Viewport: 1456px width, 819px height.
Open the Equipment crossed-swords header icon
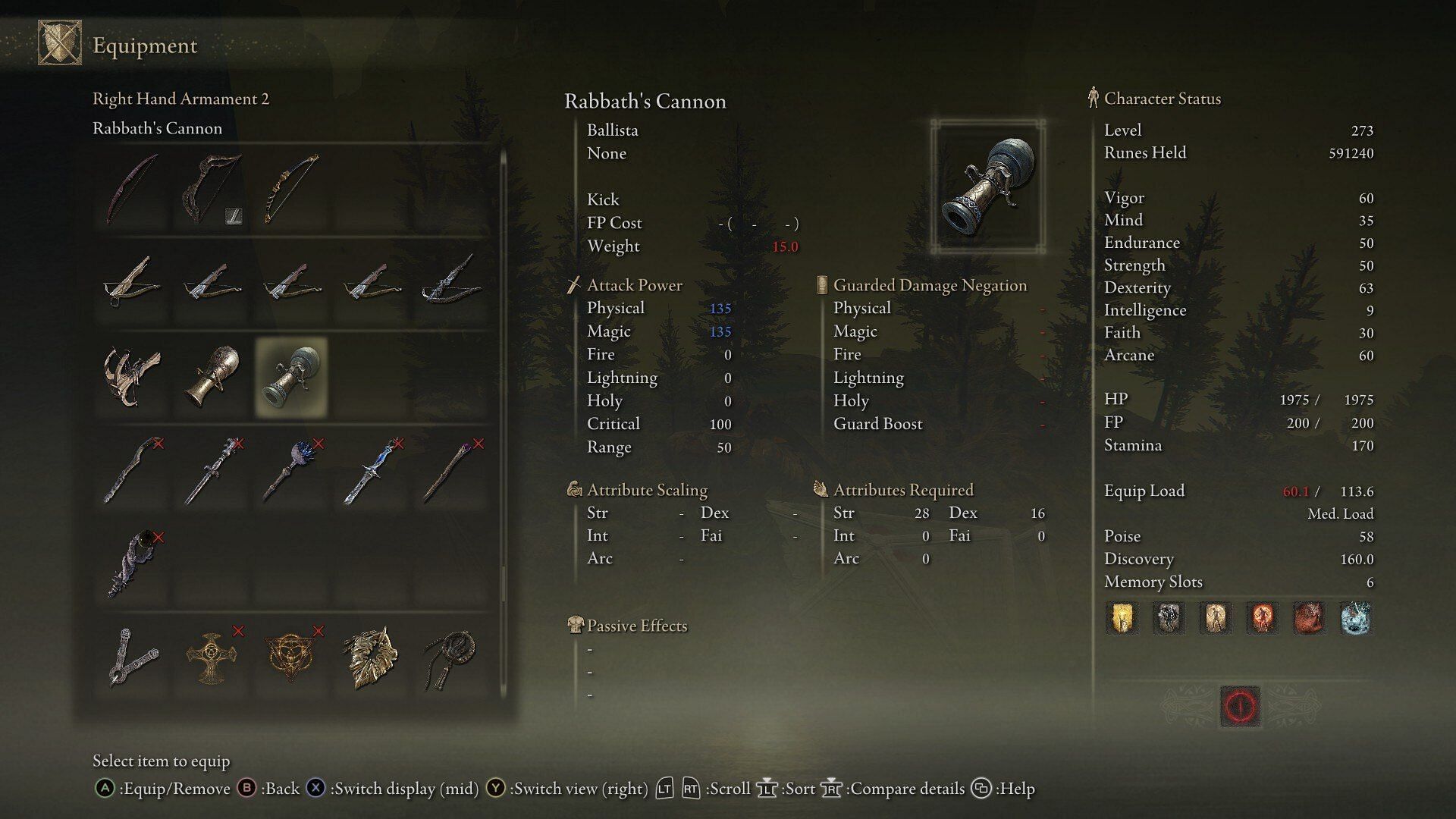[x=60, y=43]
